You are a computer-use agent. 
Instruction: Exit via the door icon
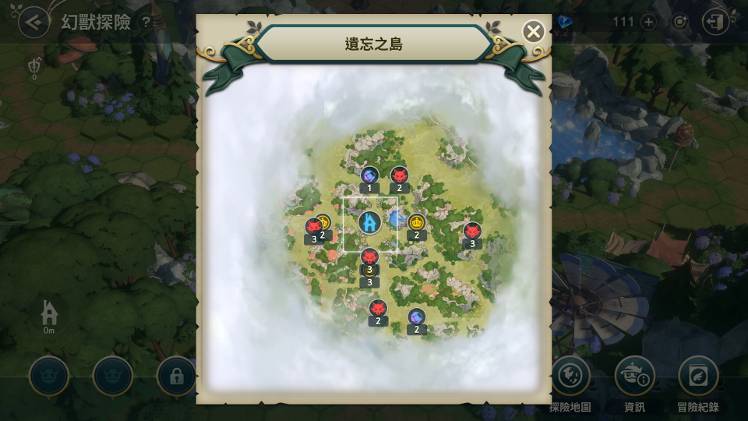click(x=715, y=22)
